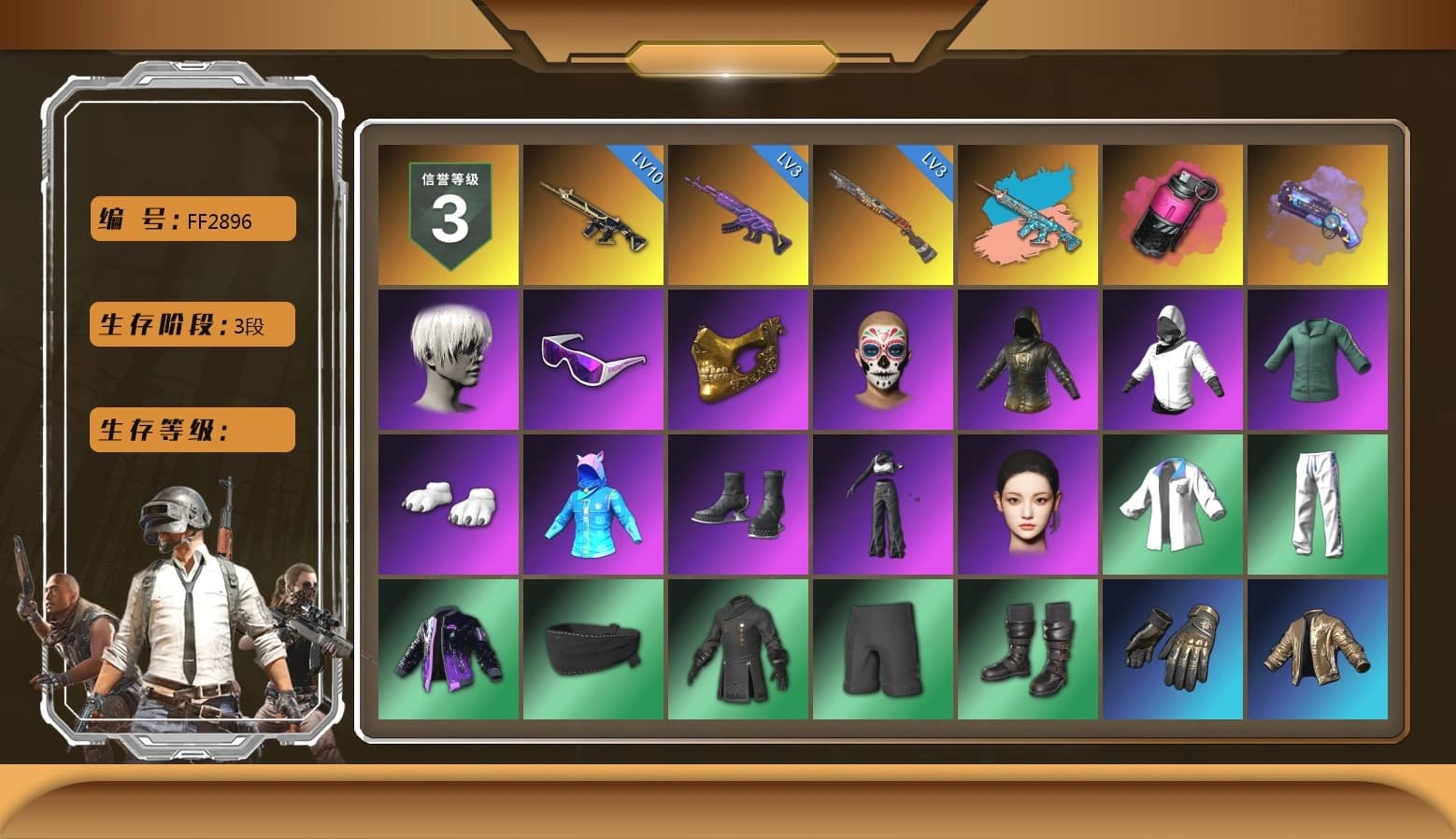Image resolution: width=1456 pixels, height=839 pixels.
Task: Click the female character face preset
Action: pos(1028,505)
